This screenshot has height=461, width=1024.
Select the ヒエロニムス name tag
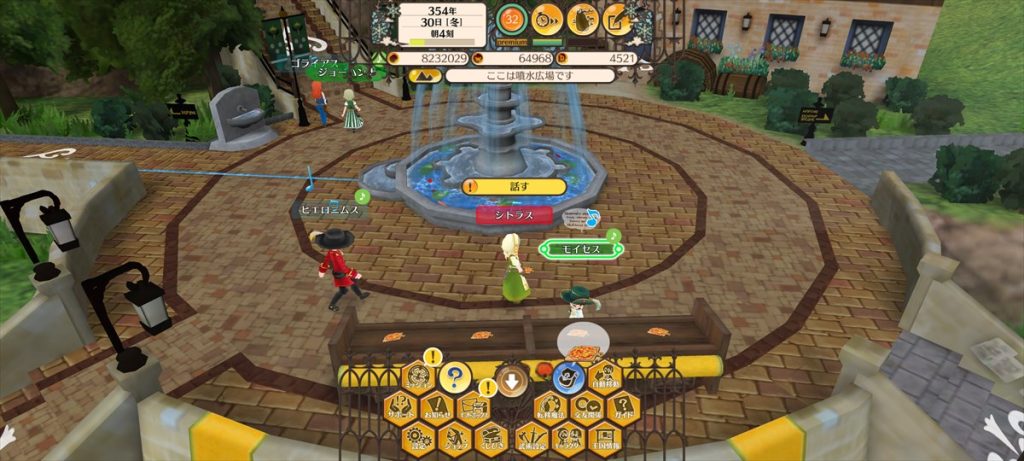tap(331, 211)
